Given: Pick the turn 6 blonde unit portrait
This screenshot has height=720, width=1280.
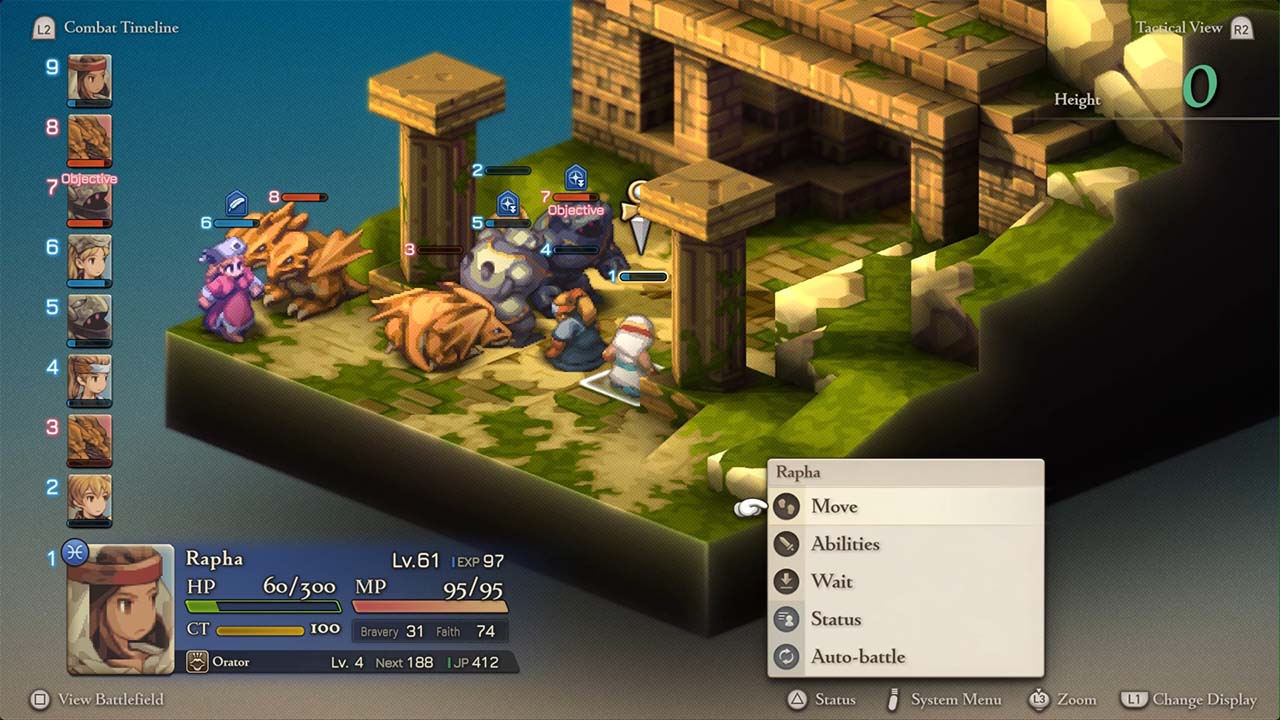Looking at the screenshot, I should point(89,258).
